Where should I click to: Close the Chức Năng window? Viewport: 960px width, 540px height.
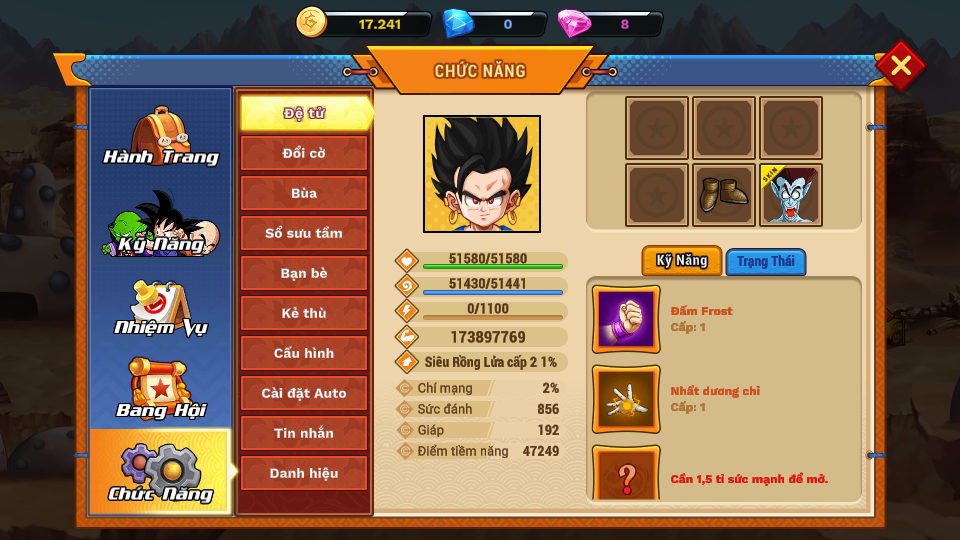[900, 66]
